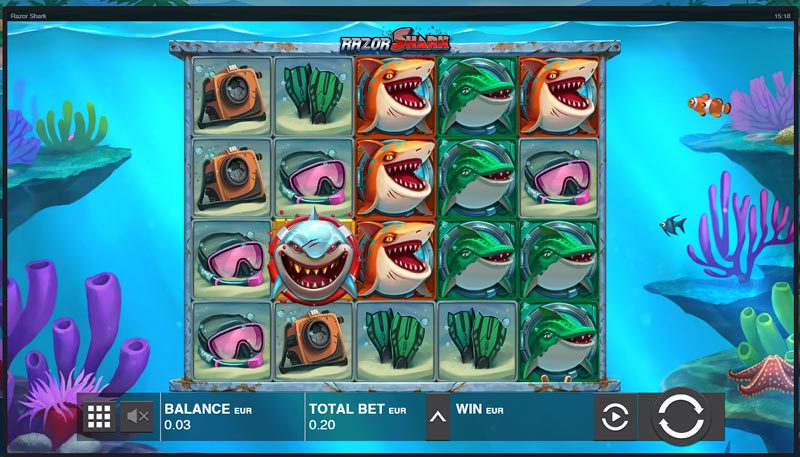Toggle the muted sound speaker icon
This screenshot has width=800, height=457.
coord(137,416)
